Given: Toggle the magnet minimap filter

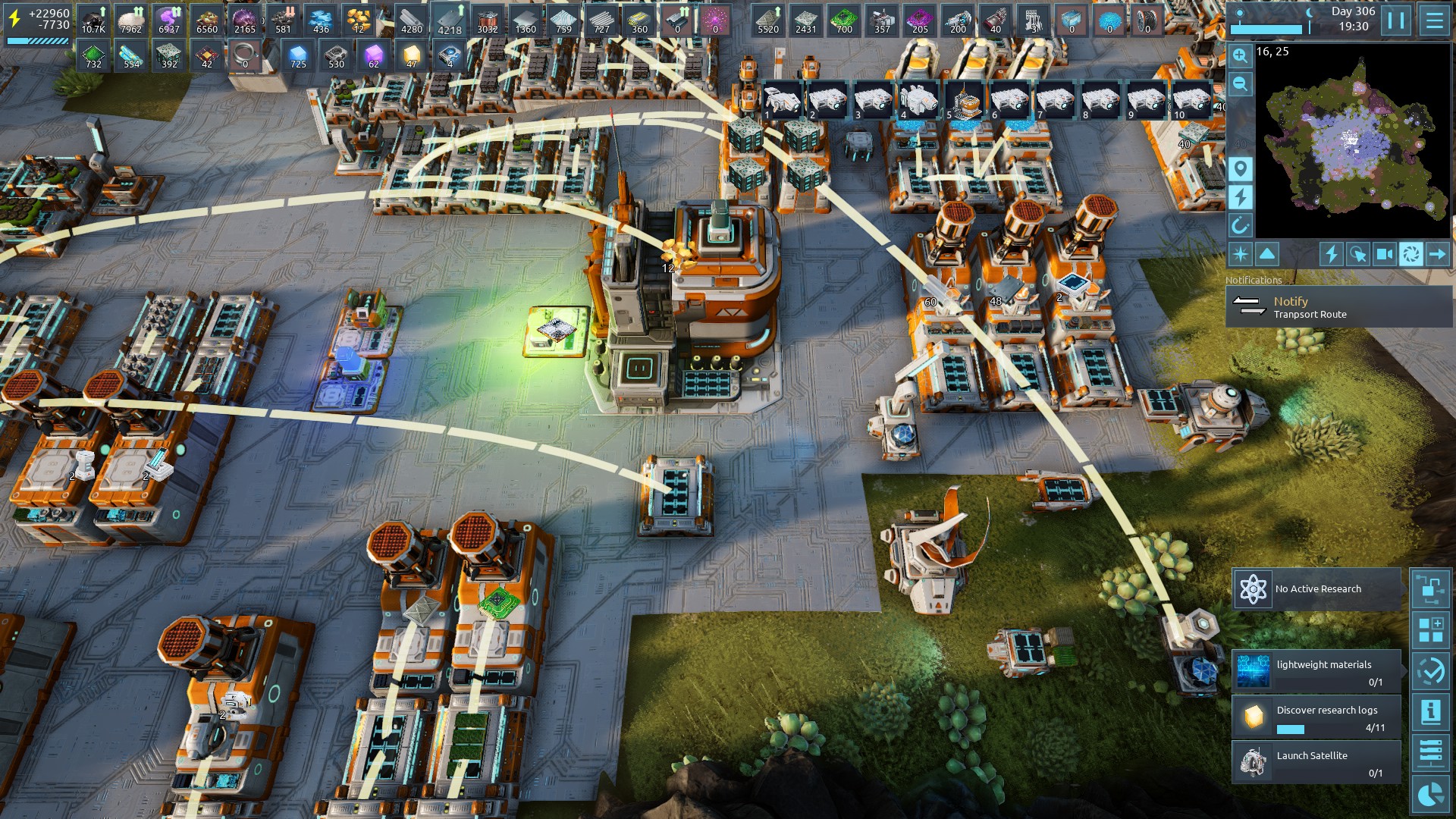Looking at the screenshot, I should click(1240, 225).
